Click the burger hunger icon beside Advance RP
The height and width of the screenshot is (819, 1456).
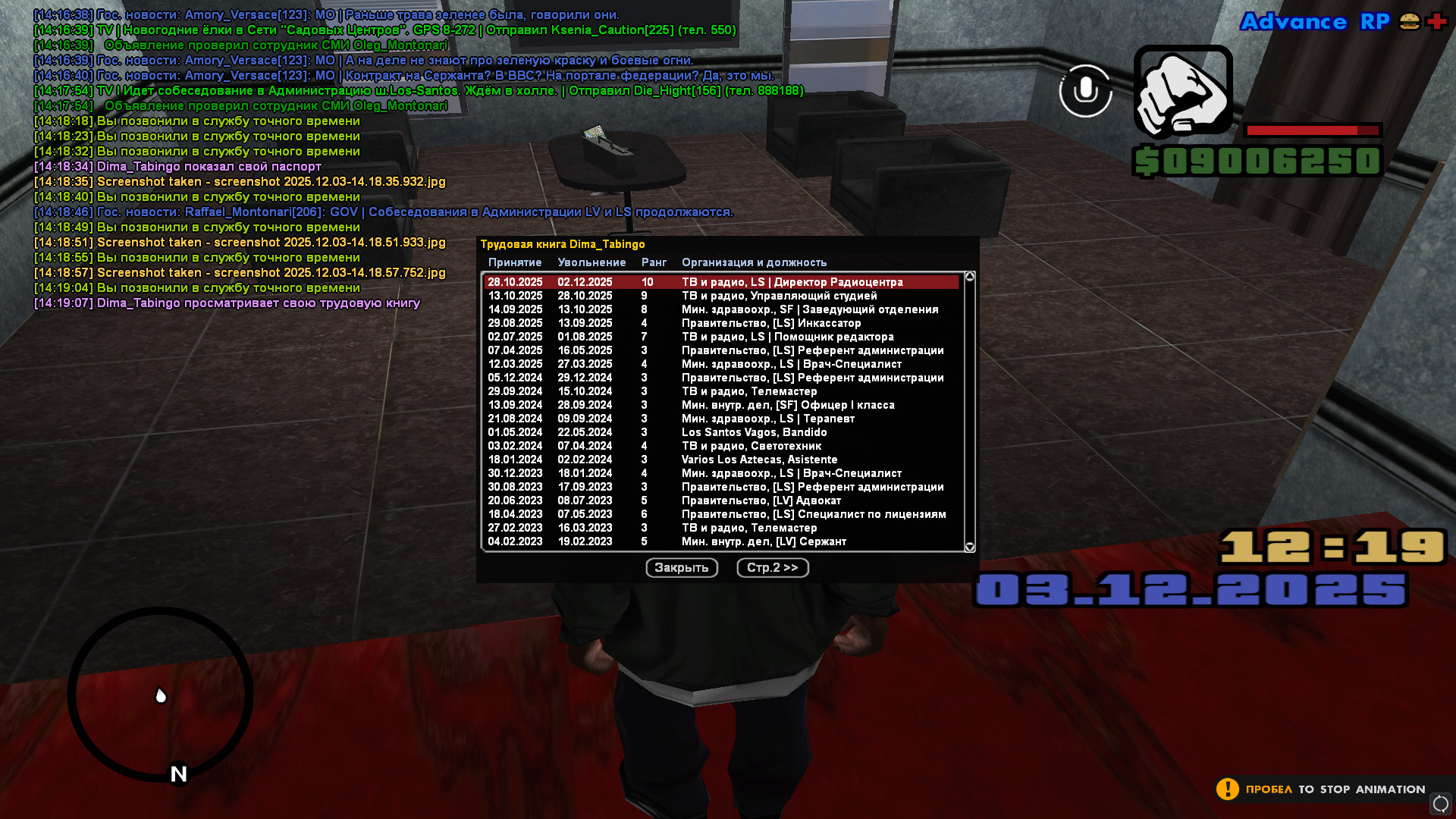click(1407, 22)
